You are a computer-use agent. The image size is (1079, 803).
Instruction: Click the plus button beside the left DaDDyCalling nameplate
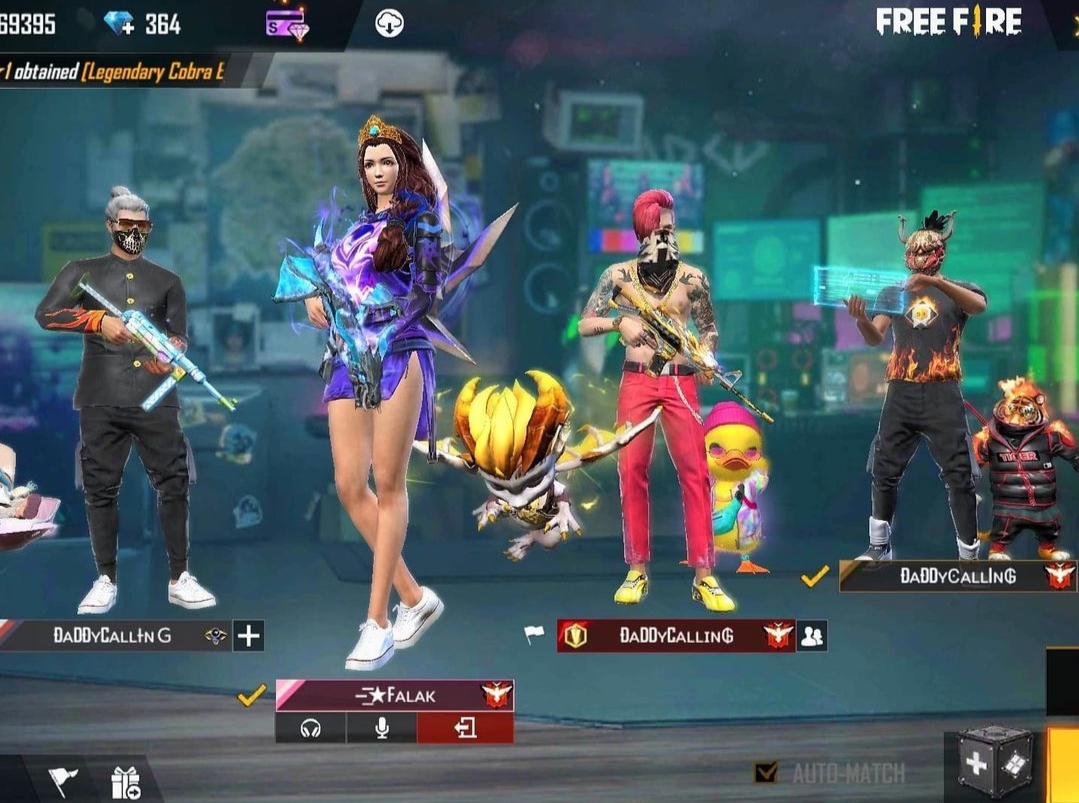click(248, 635)
